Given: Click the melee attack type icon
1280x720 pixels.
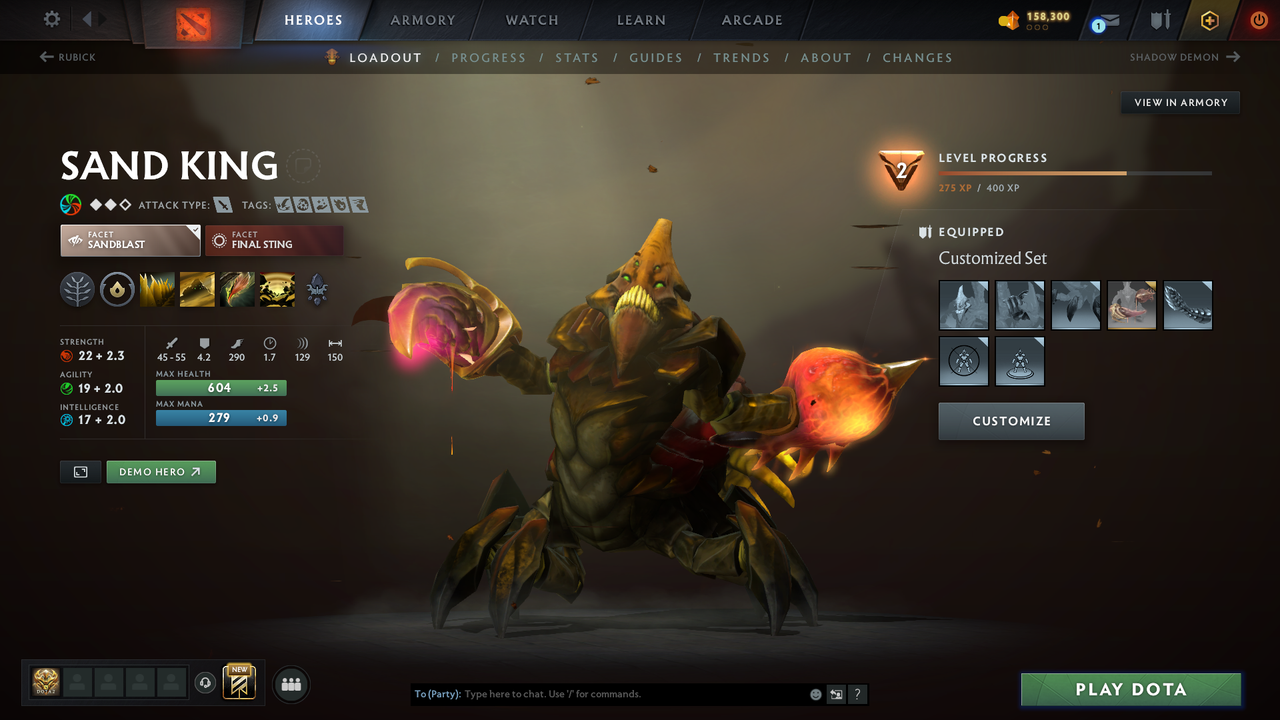Looking at the screenshot, I should [x=222, y=204].
